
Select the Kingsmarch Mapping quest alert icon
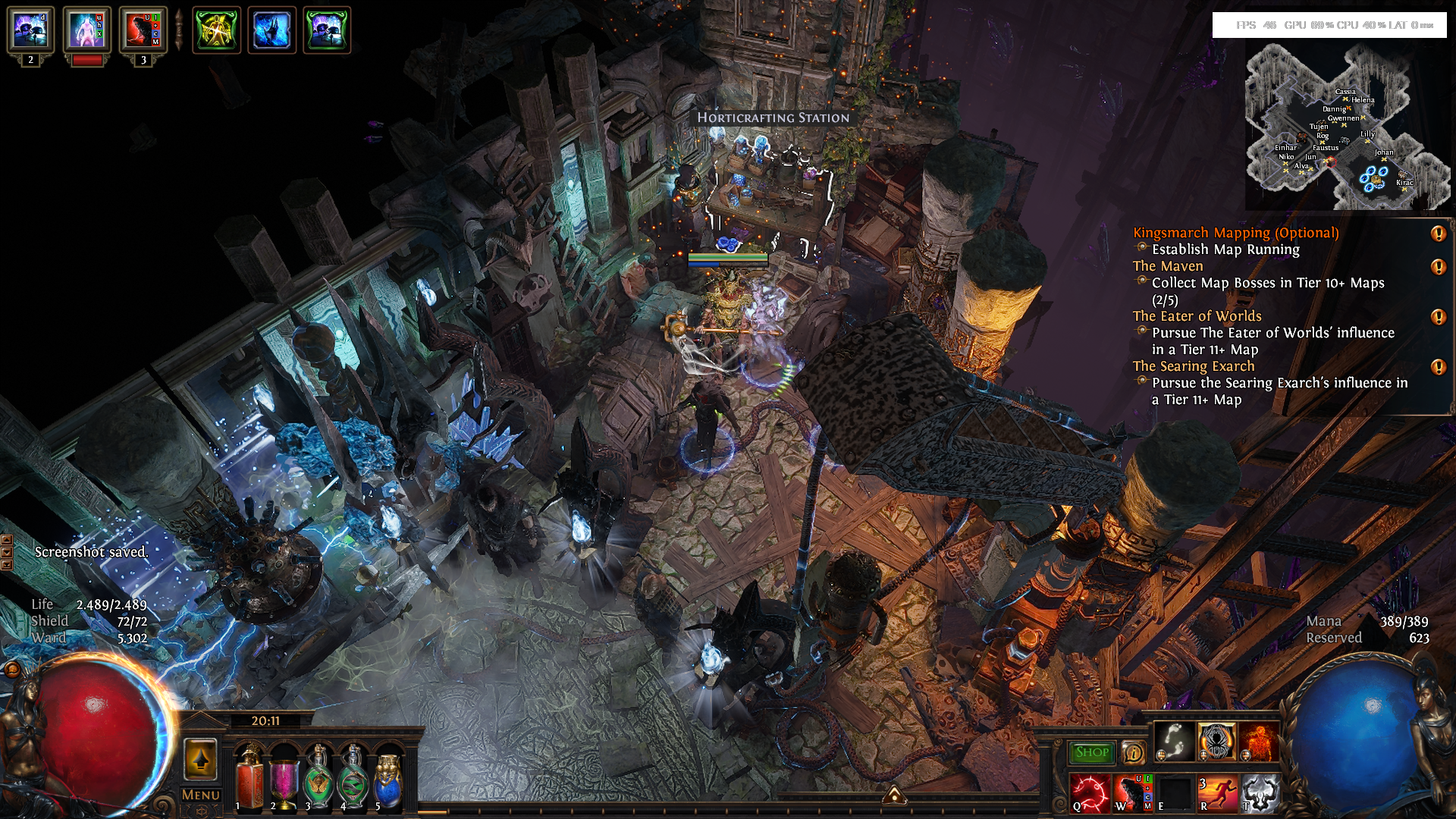coord(1438,234)
